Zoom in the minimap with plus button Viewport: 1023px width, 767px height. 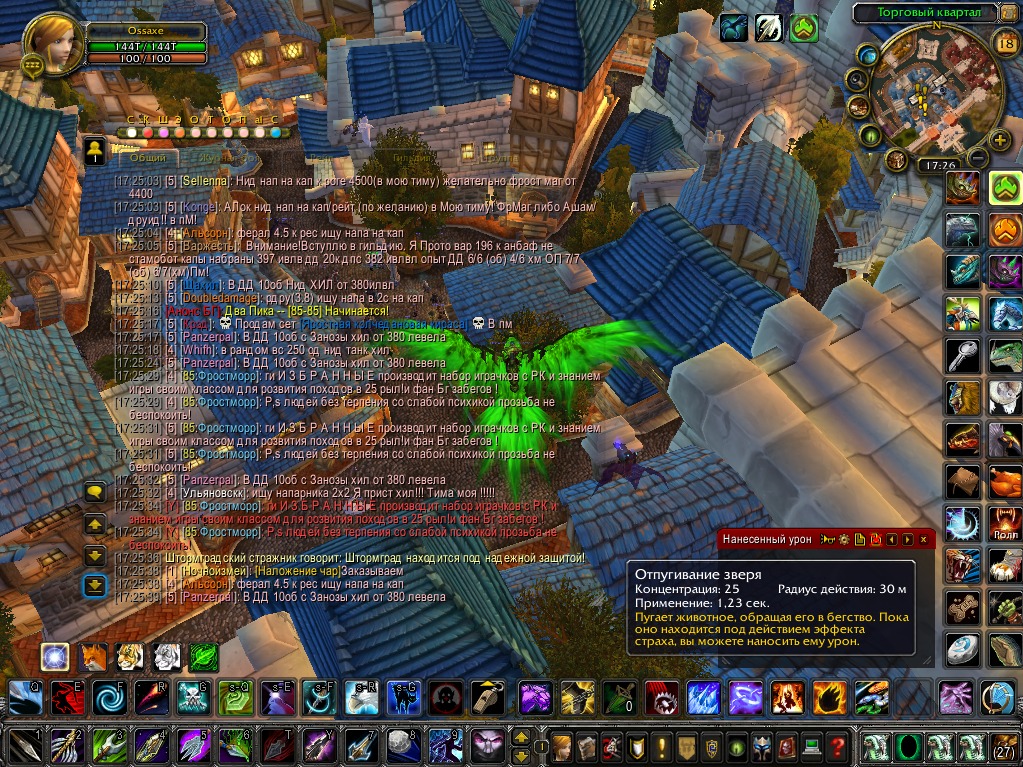point(999,140)
